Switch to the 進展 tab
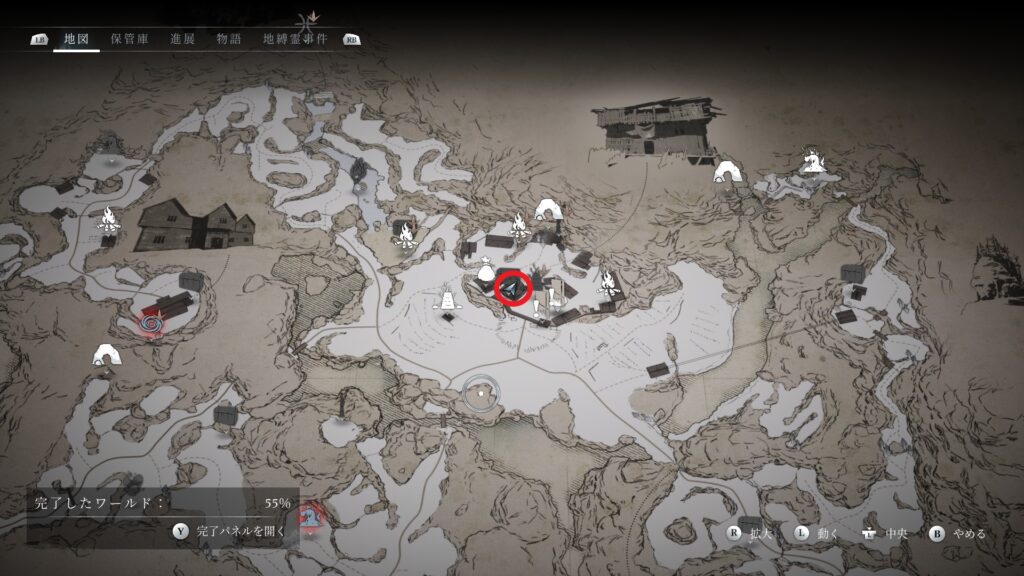The height and width of the screenshot is (576, 1024). (183, 39)
